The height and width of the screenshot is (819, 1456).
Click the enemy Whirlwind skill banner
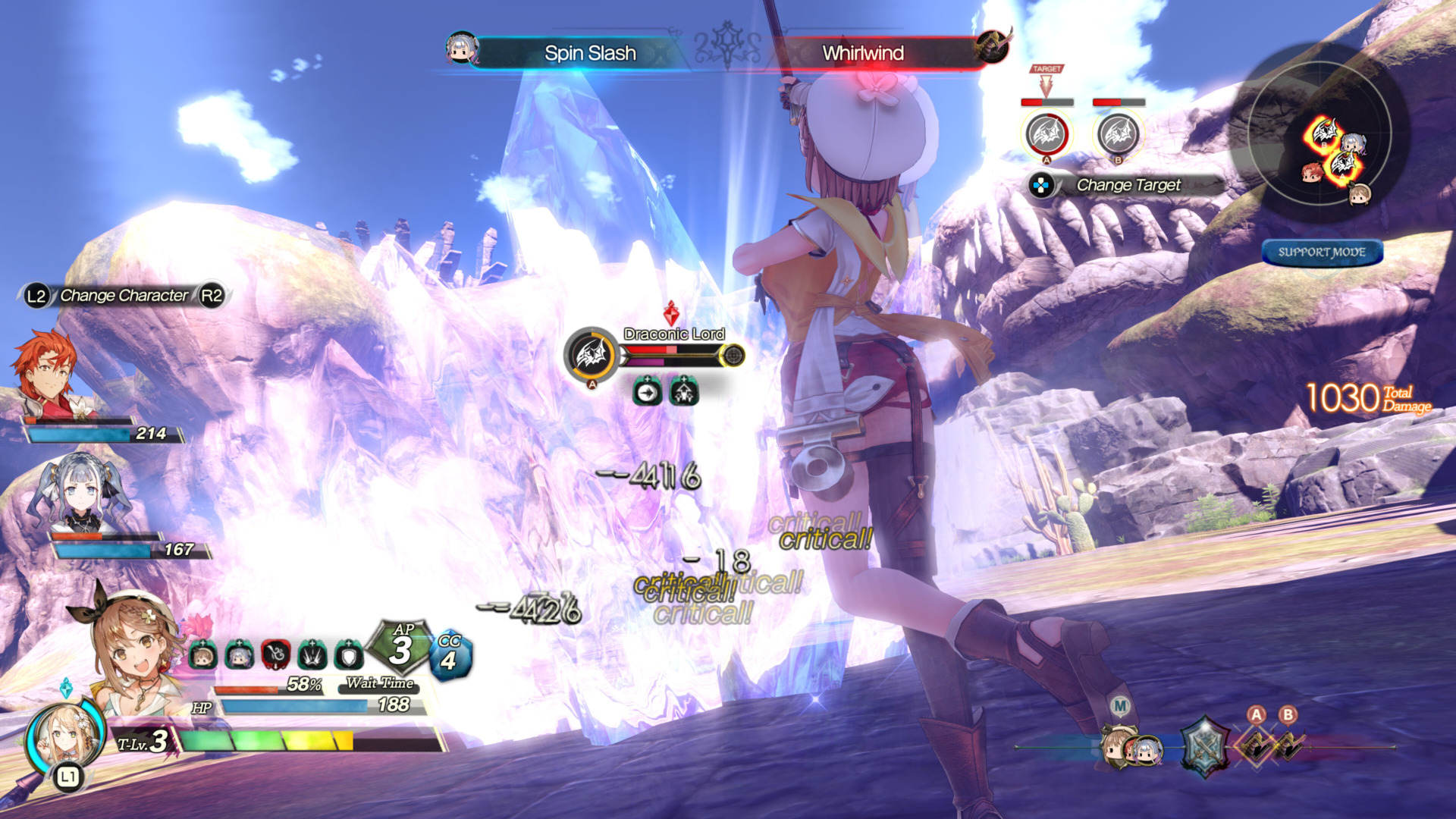[863, 53]
